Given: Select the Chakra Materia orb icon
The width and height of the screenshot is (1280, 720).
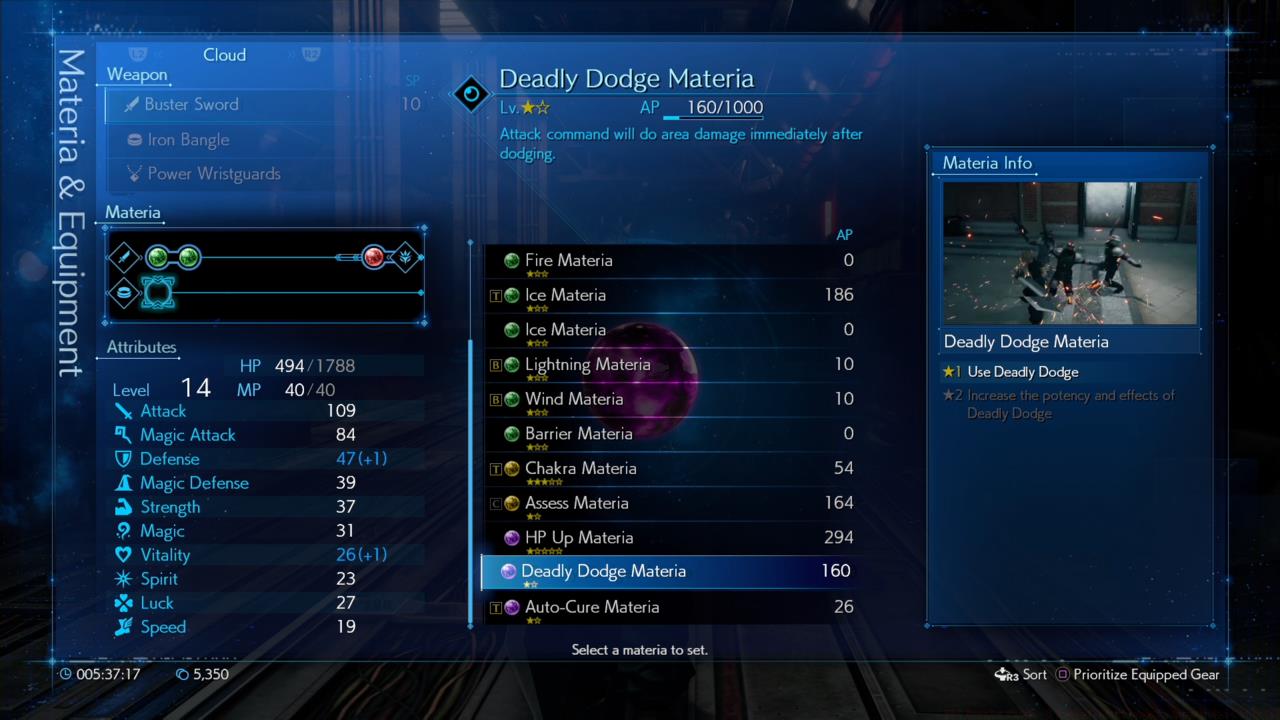Looking at the screenshot, I should (511, 468).
